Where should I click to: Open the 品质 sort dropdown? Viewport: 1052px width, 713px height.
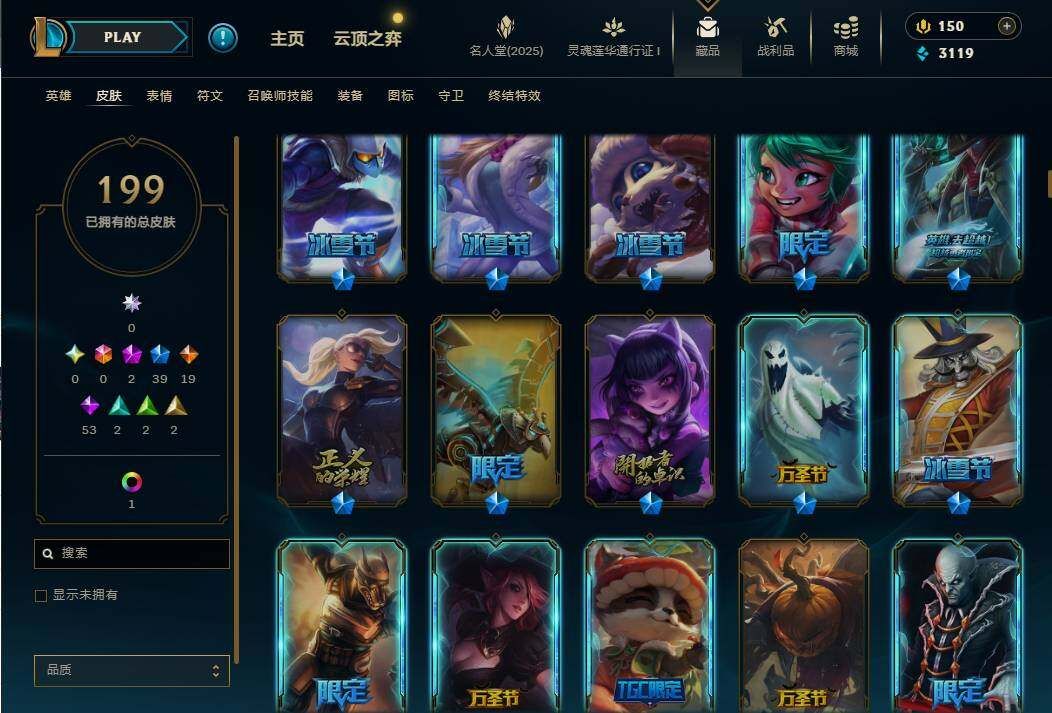132,670
